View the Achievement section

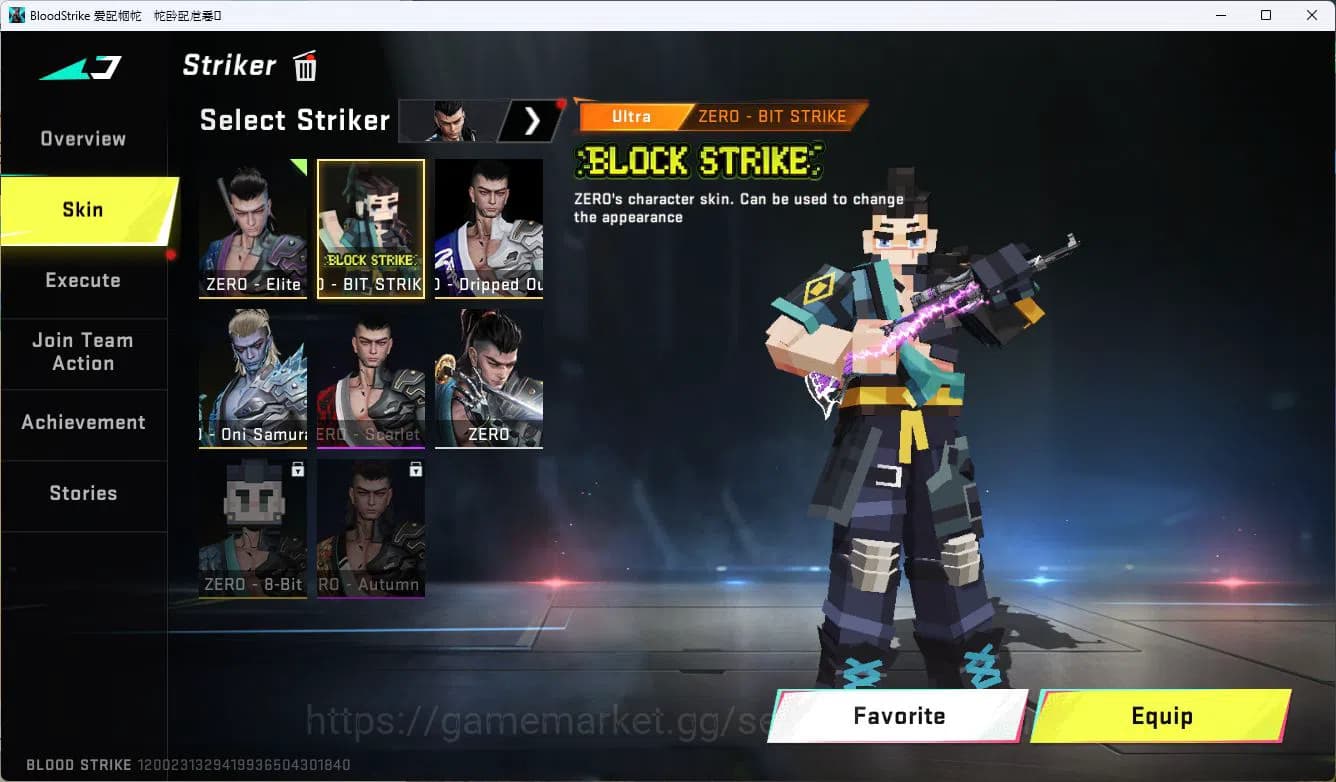tap(84, 422)
